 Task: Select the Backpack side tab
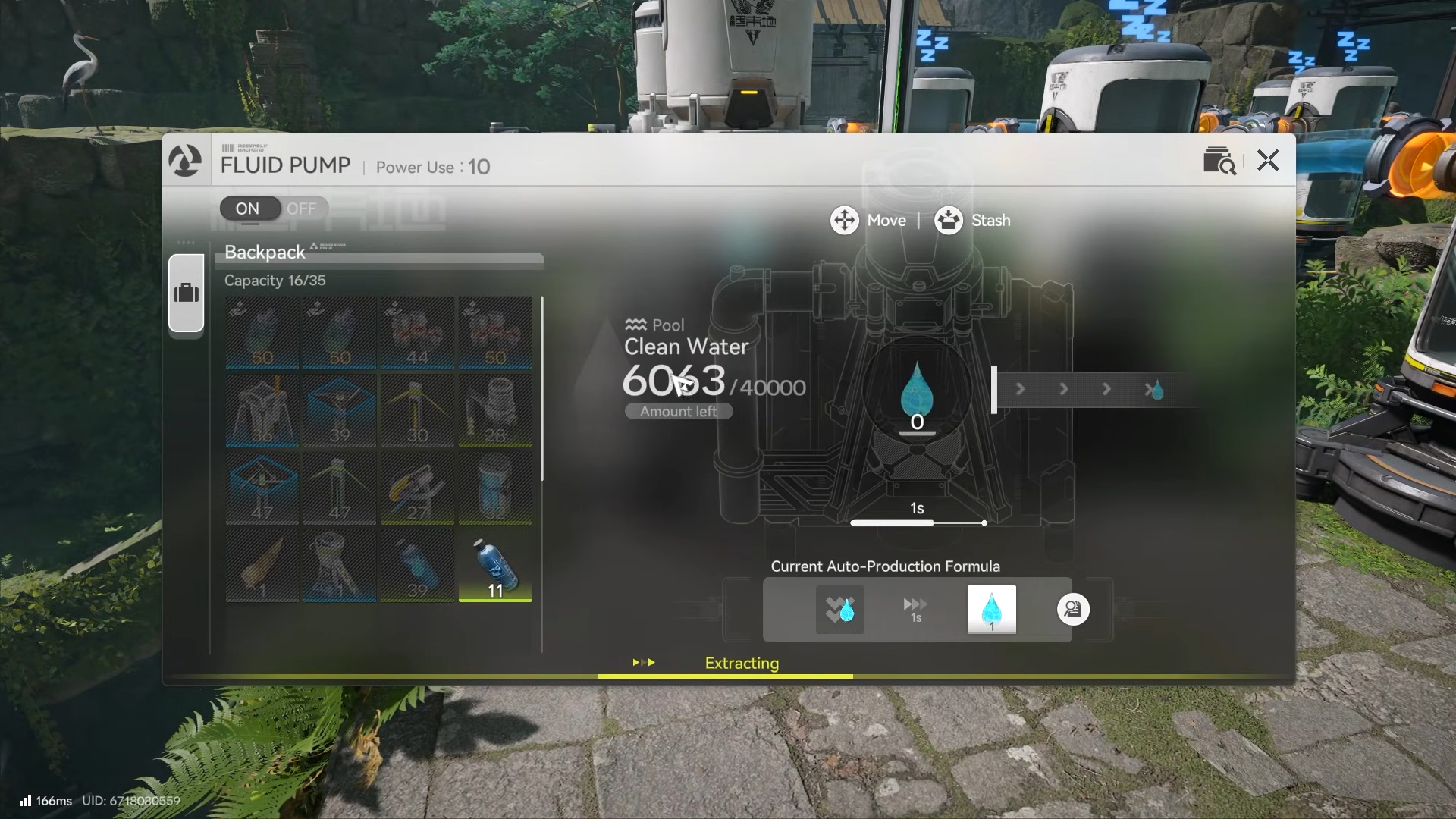point(187,293)
